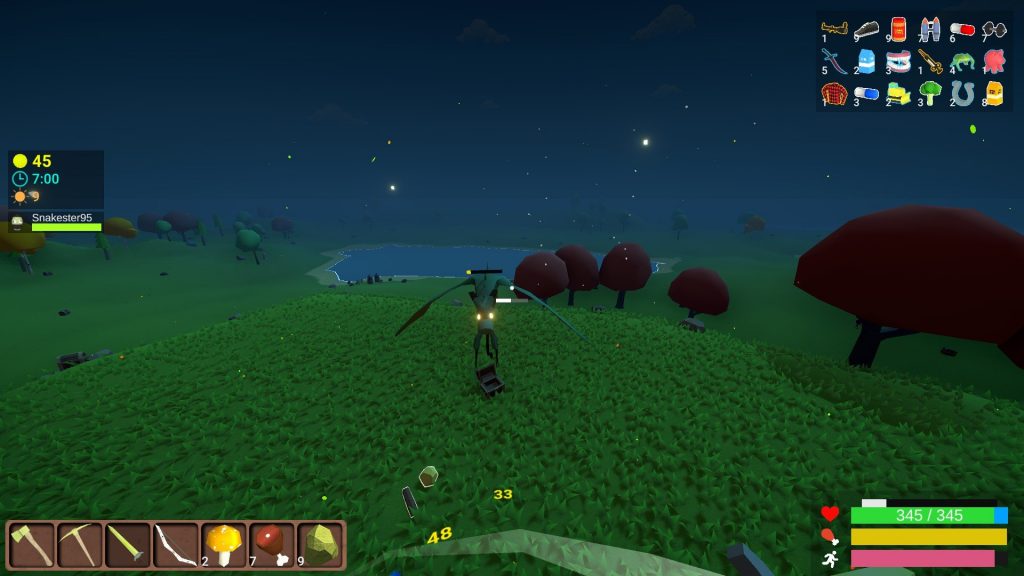Equip the bow from the hotbar
The image size is (1024, 576).
[175, 545]
